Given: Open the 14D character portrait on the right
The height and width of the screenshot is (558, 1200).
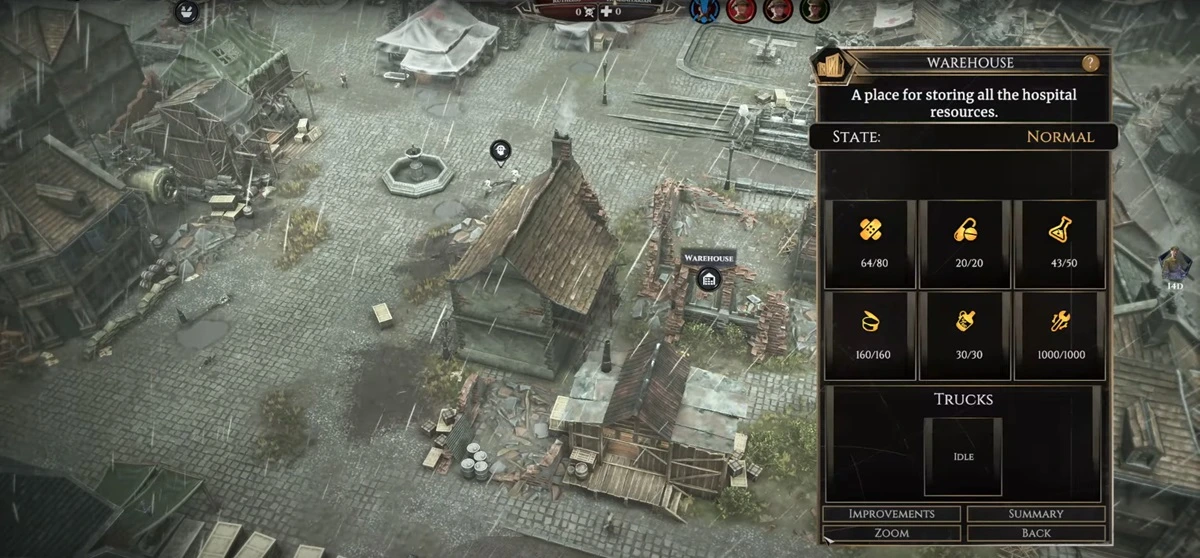Looking at the screenshot, I should (x=1172, y=266).
